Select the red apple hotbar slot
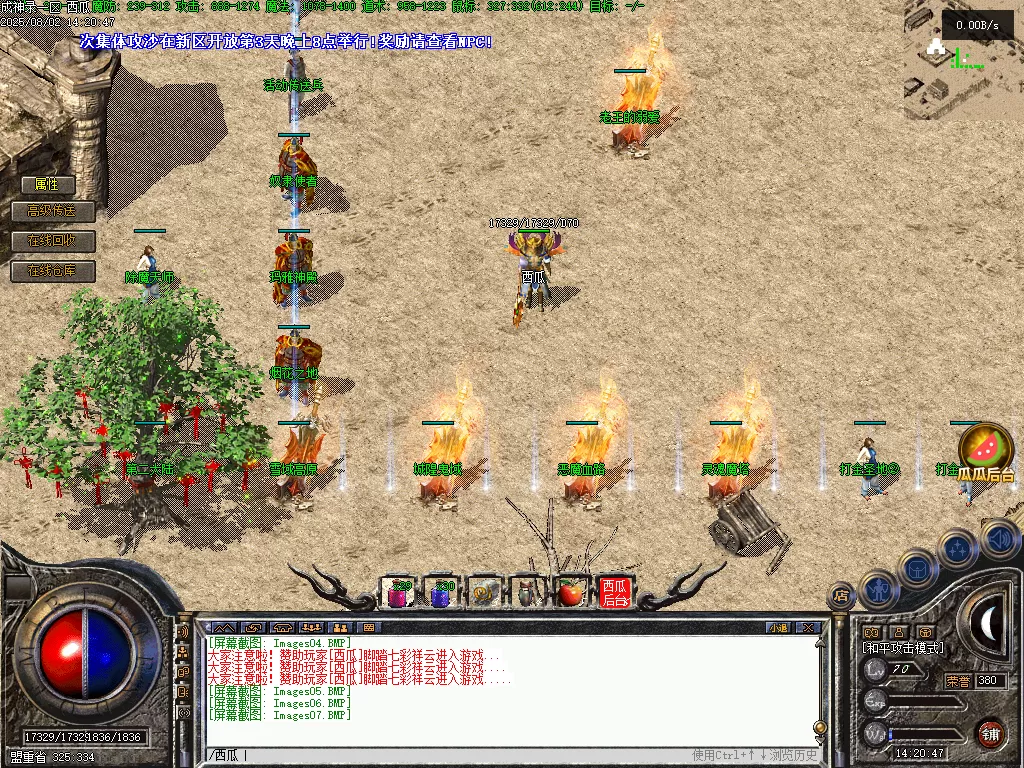Viewport: 1024px width, 768px height. 570,593
